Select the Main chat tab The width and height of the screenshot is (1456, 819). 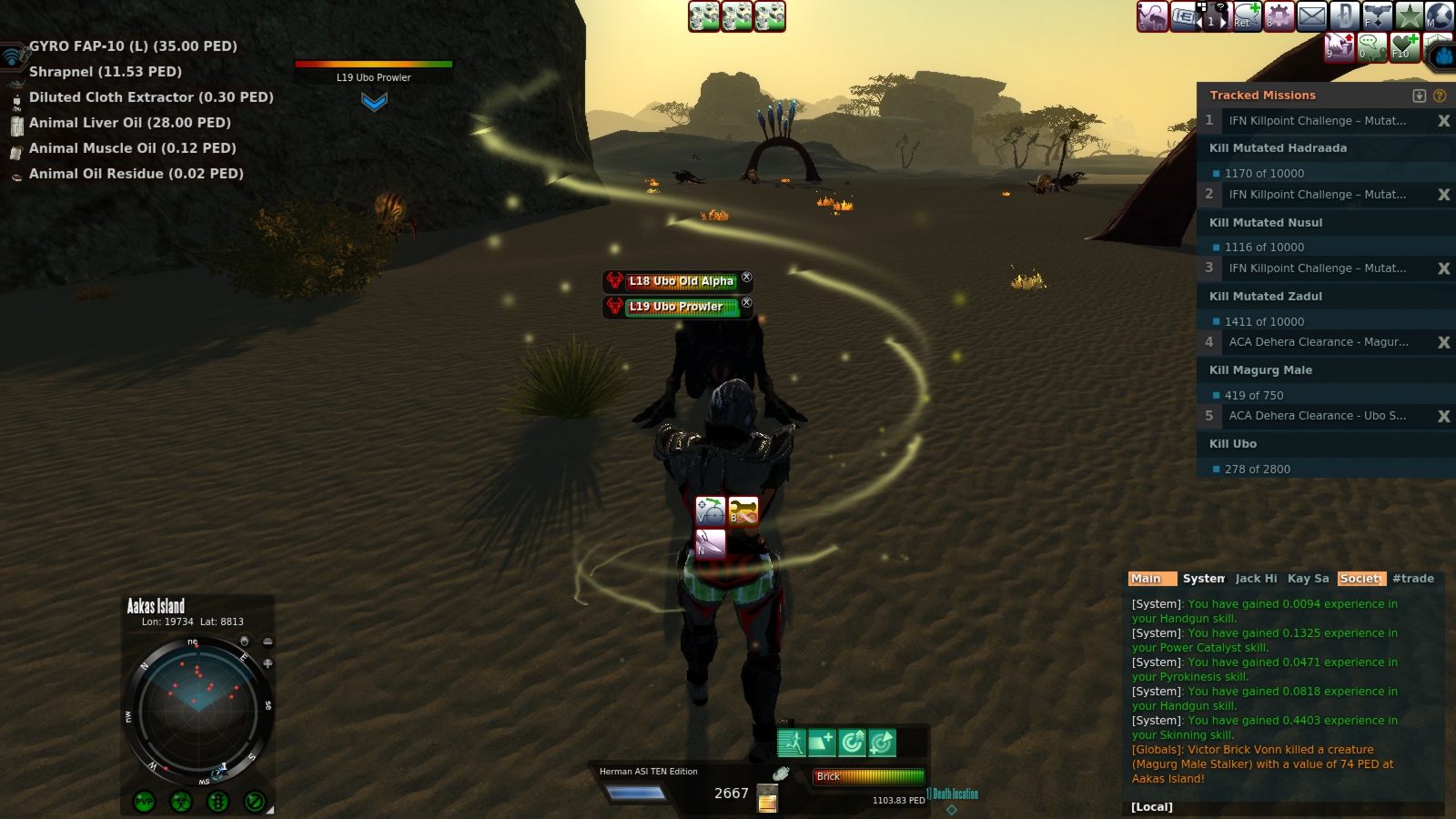tap(1147, 579)
